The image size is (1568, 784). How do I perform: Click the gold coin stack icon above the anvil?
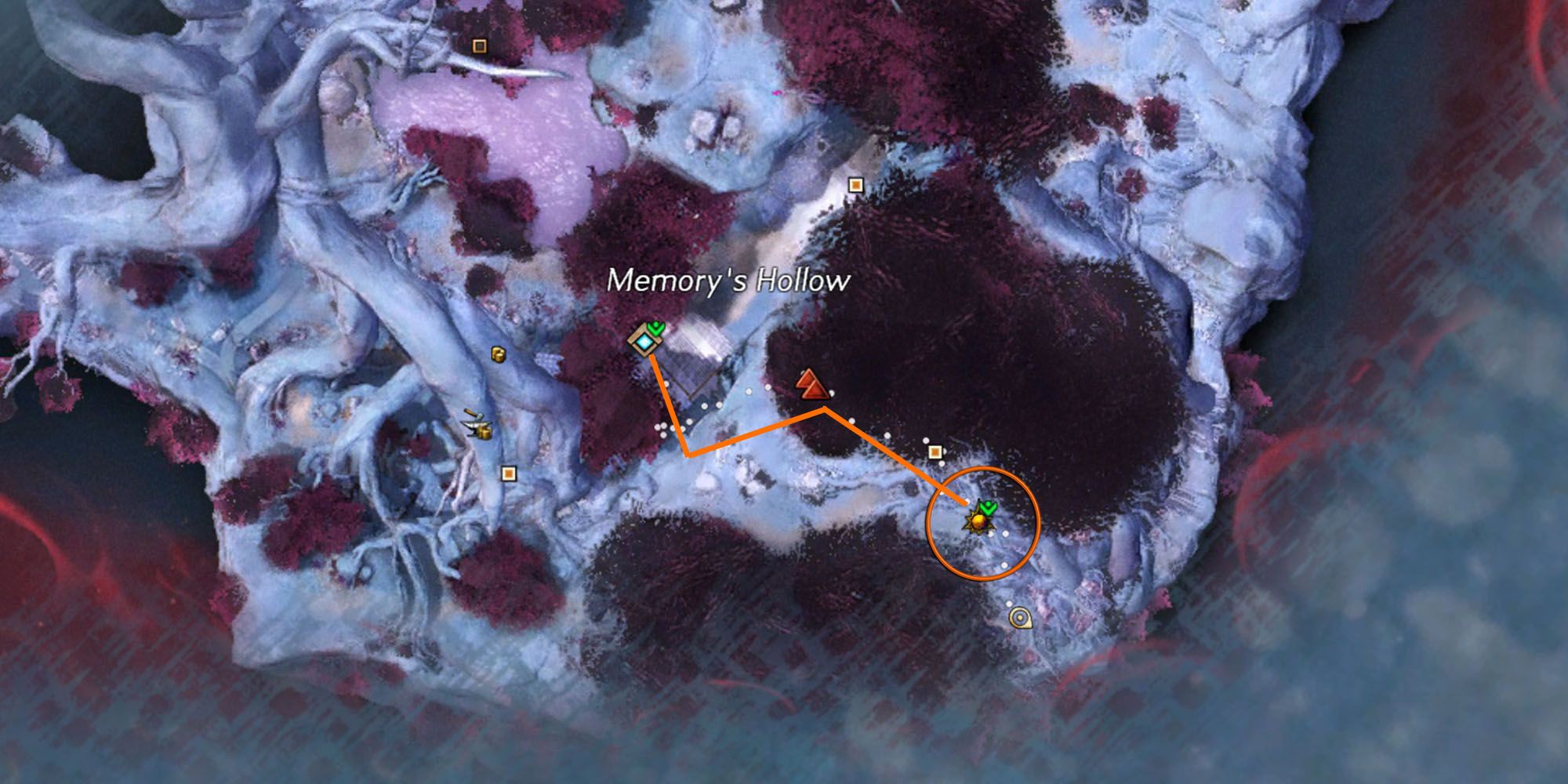point(498,355)
